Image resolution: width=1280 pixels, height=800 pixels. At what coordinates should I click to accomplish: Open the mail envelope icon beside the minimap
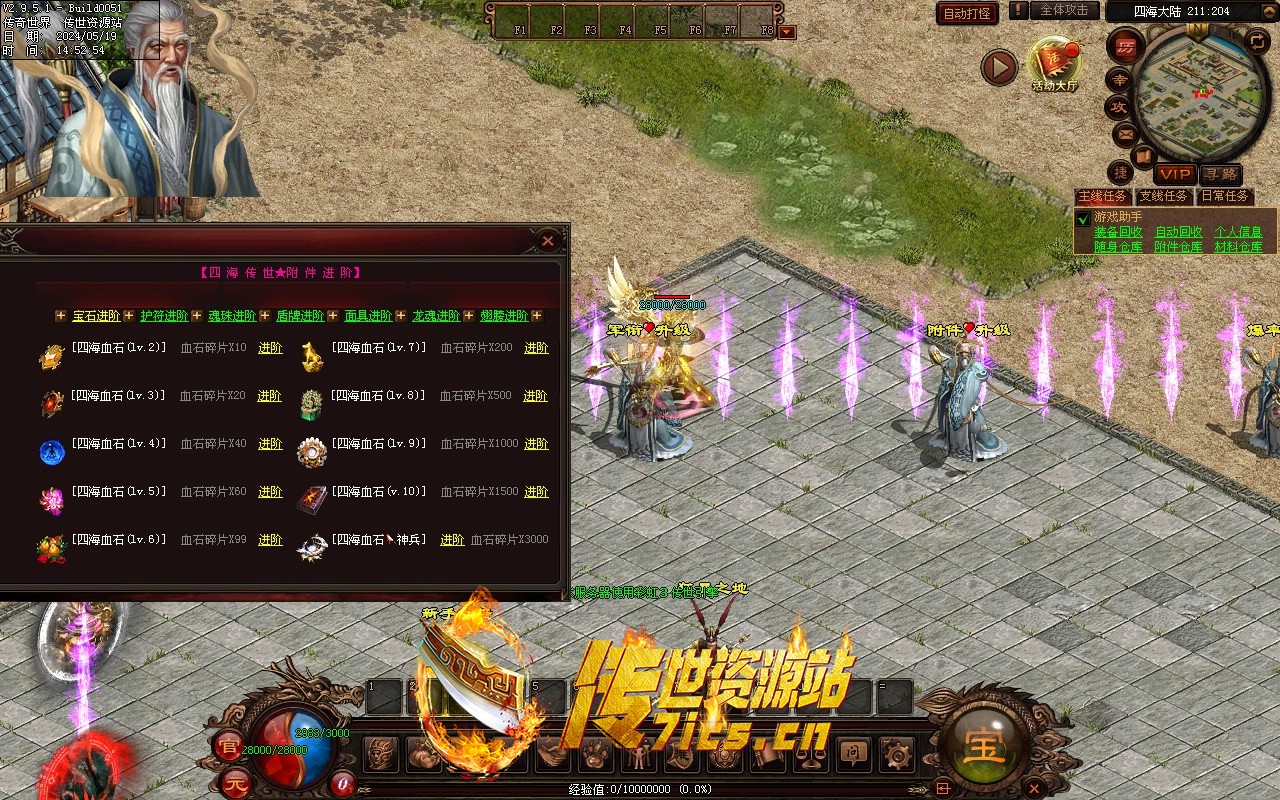[1125, 133]
